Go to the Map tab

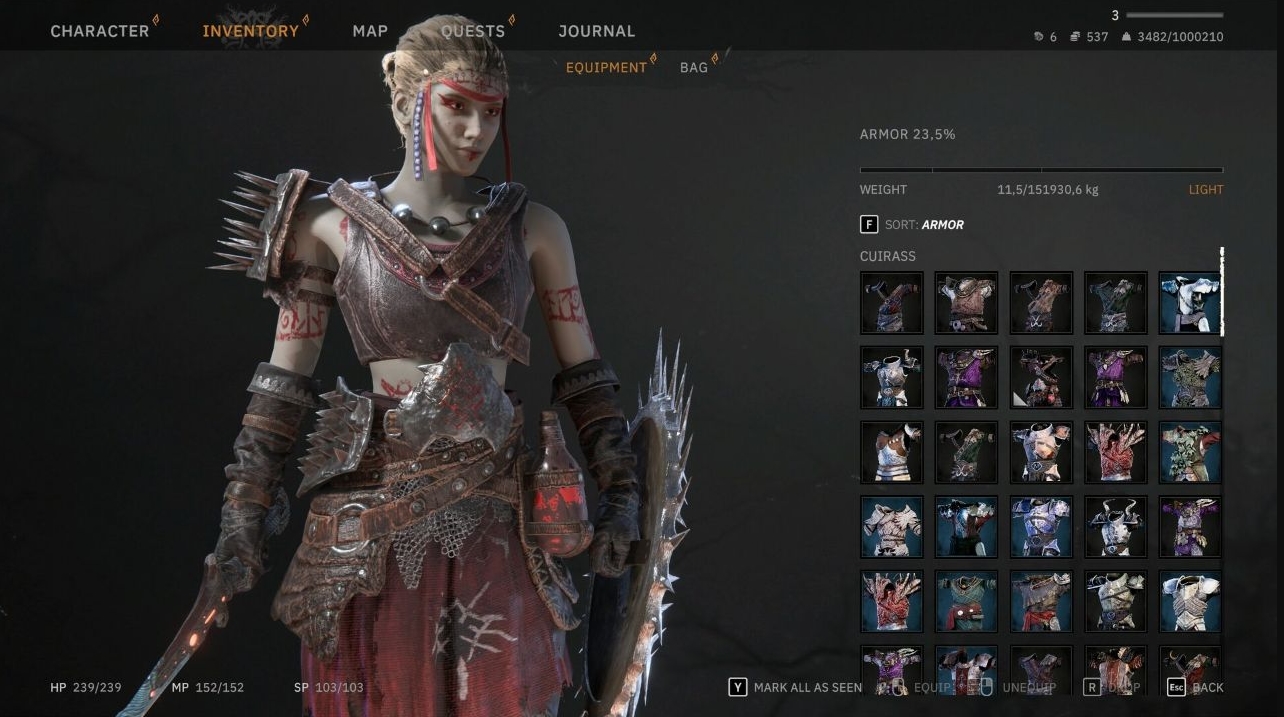370,31
